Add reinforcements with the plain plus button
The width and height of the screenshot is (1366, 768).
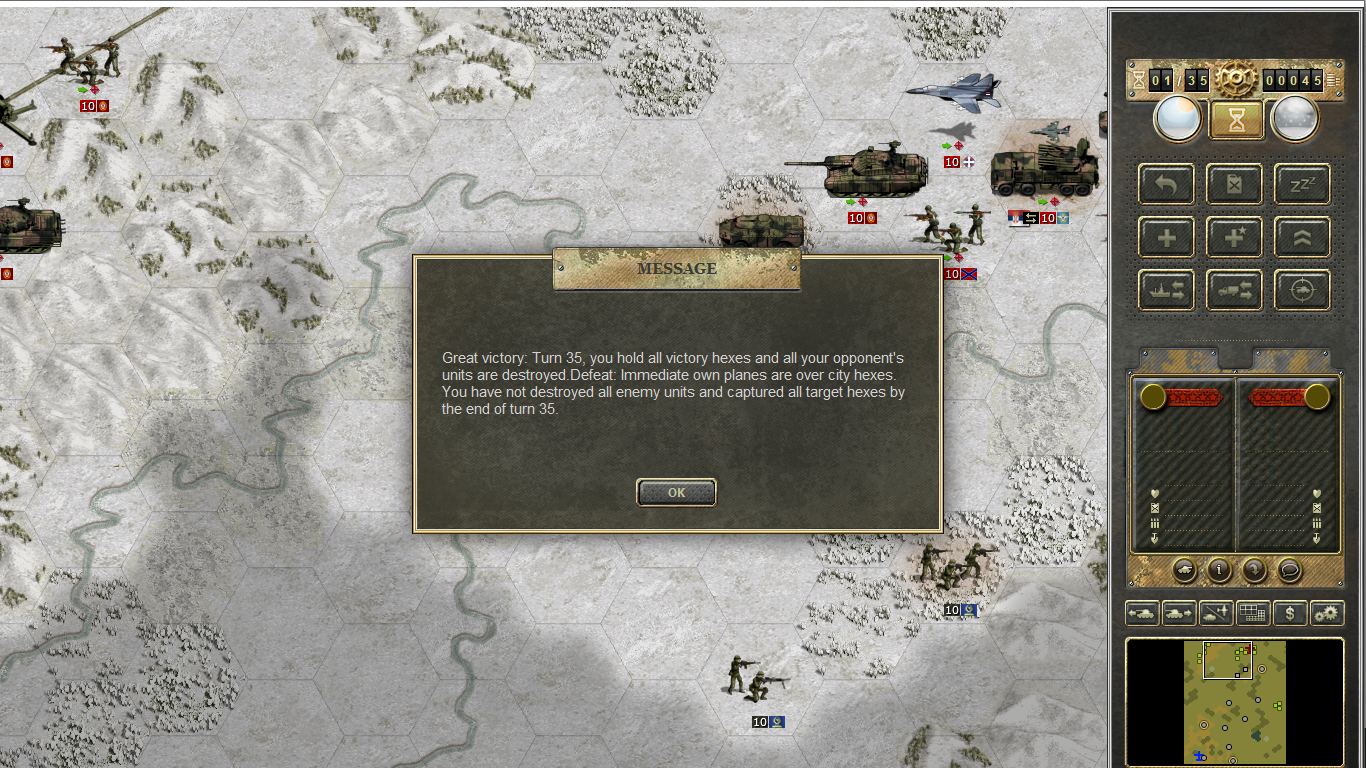[x=1166, y=237]
